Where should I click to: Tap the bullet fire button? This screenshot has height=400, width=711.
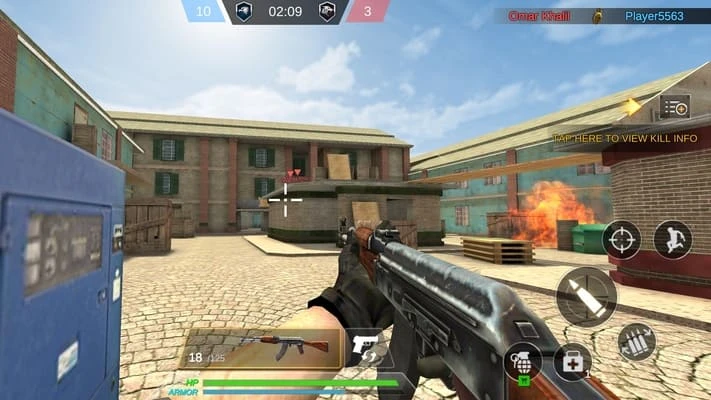(x=586, y=296)
